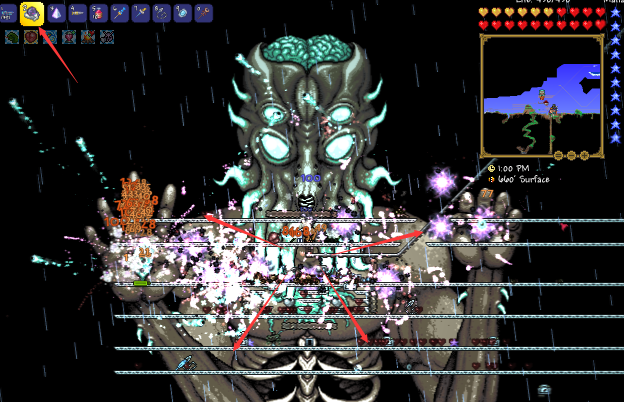The height and width of the screenshot is (402, 624).
Task: Select the first hotbar slot weapon
Action: [x=9, y=13]
